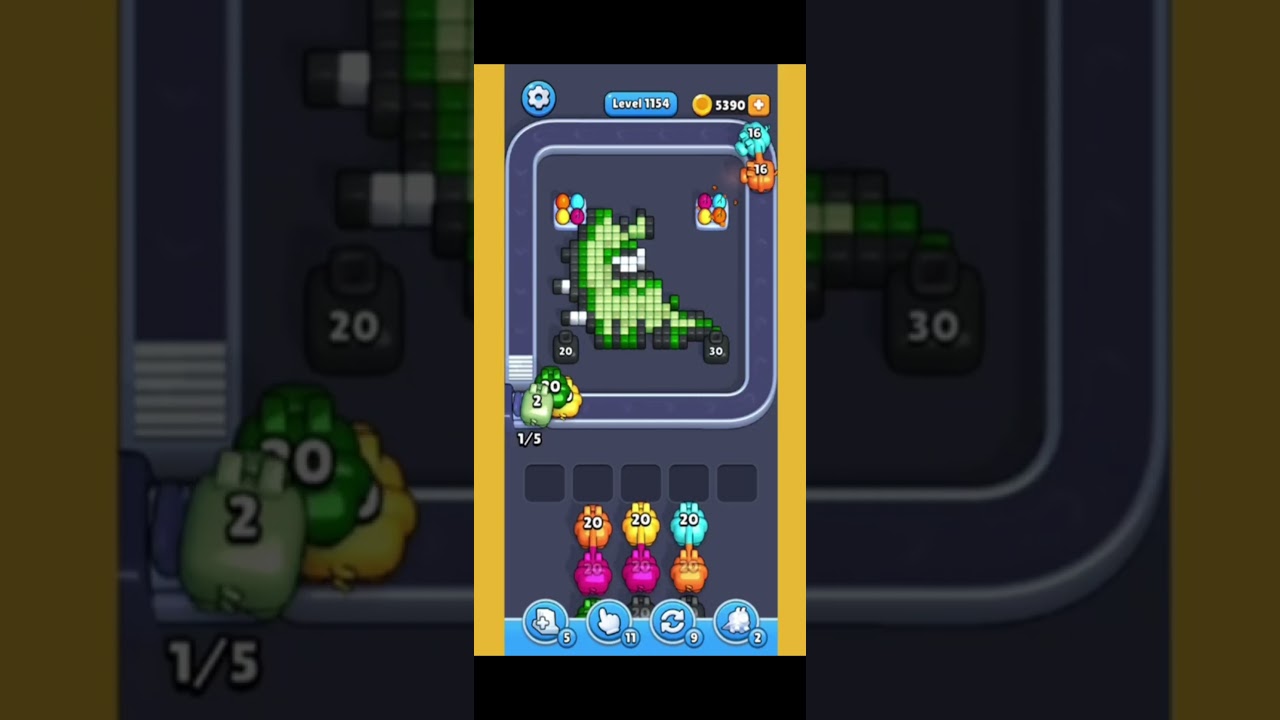Tap the weight block labeled 30
This screenshot has width=1280, height=720.
716,350
